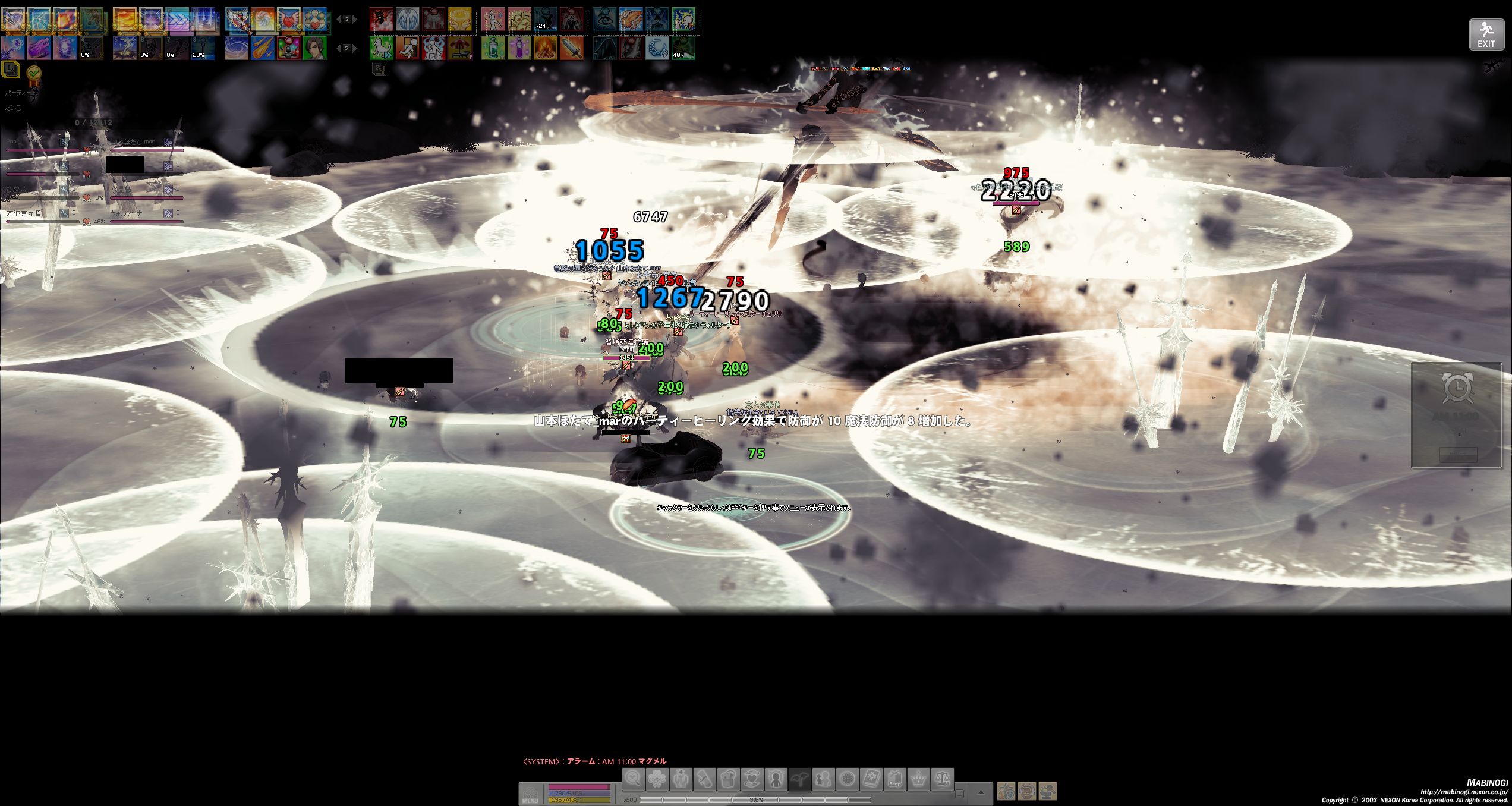Minimize the bottom menu icon bar
1512x806 pixels.
pyautogui.click(x=959, y=794)
